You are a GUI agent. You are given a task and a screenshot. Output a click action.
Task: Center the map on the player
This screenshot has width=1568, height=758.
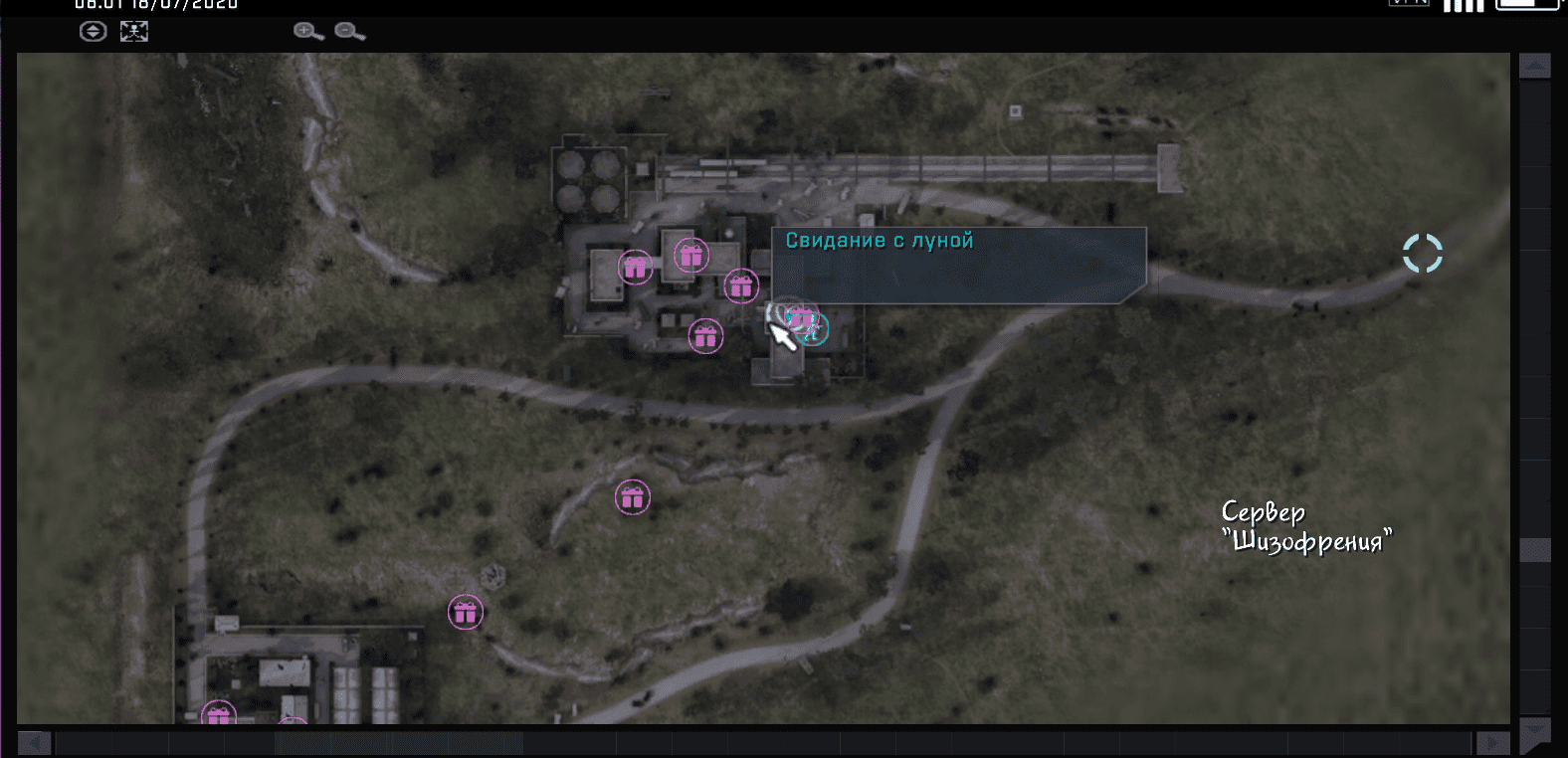click(x=134, y=32)
